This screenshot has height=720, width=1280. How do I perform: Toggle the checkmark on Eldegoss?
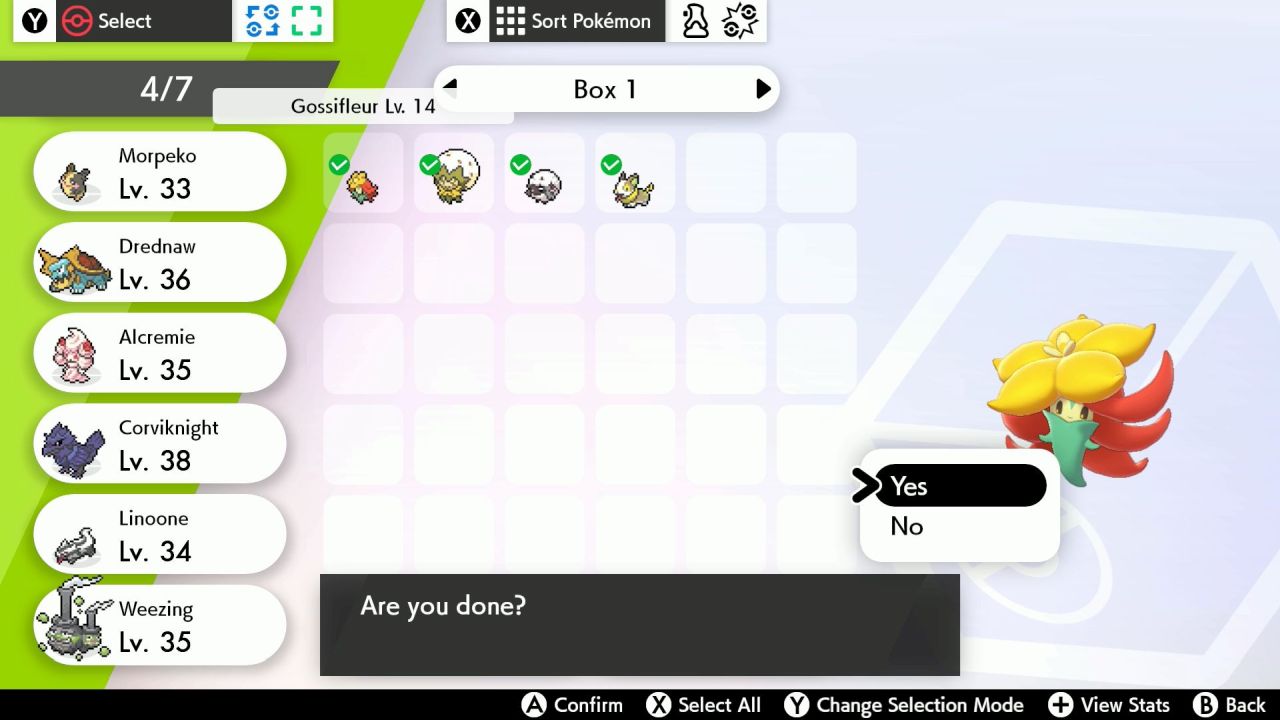tap(430, 164)
